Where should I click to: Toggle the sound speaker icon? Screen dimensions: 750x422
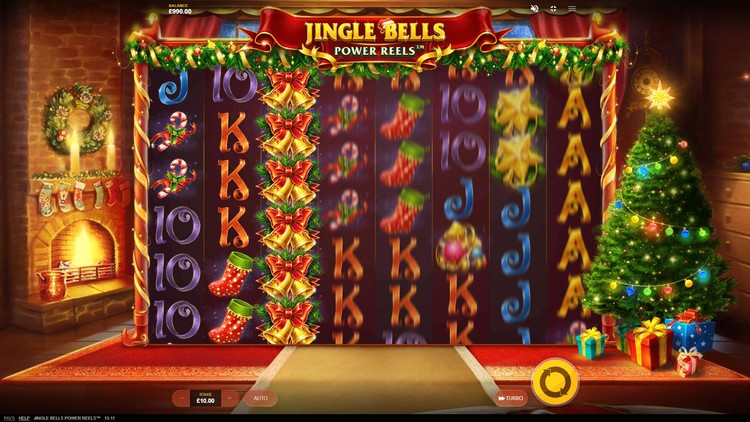534,9
